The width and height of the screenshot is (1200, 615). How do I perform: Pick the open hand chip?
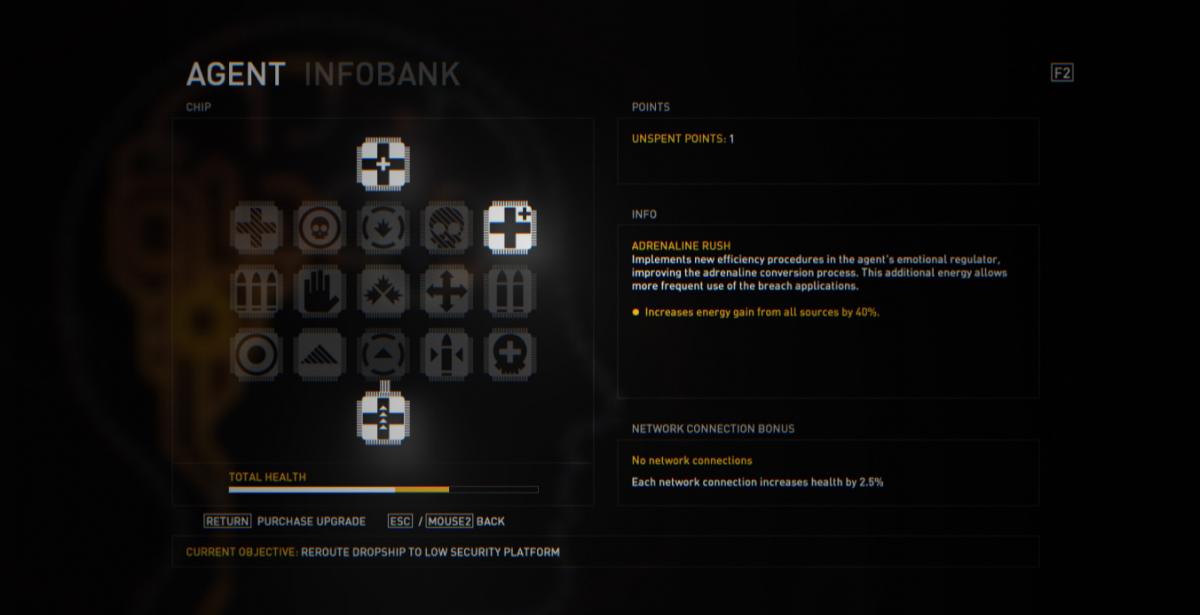click(319, 292)
